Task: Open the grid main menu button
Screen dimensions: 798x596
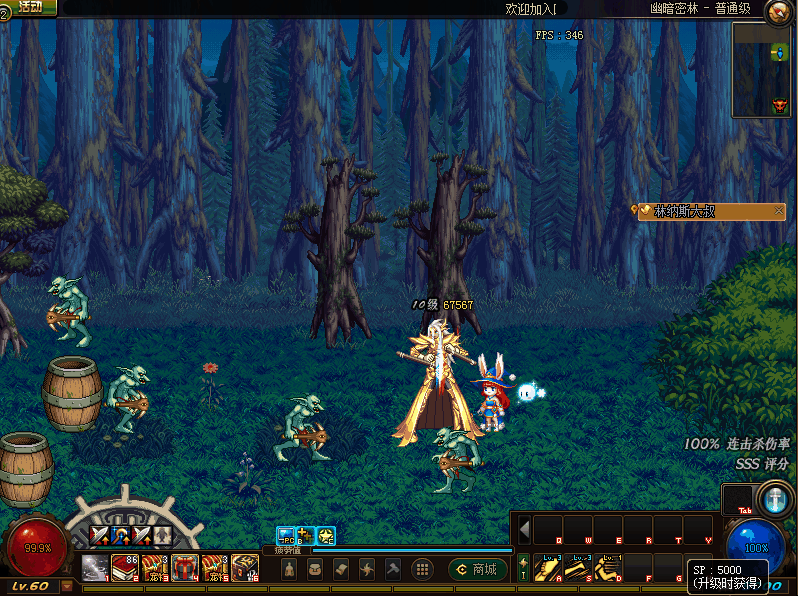Action: (x=422, y=569)
